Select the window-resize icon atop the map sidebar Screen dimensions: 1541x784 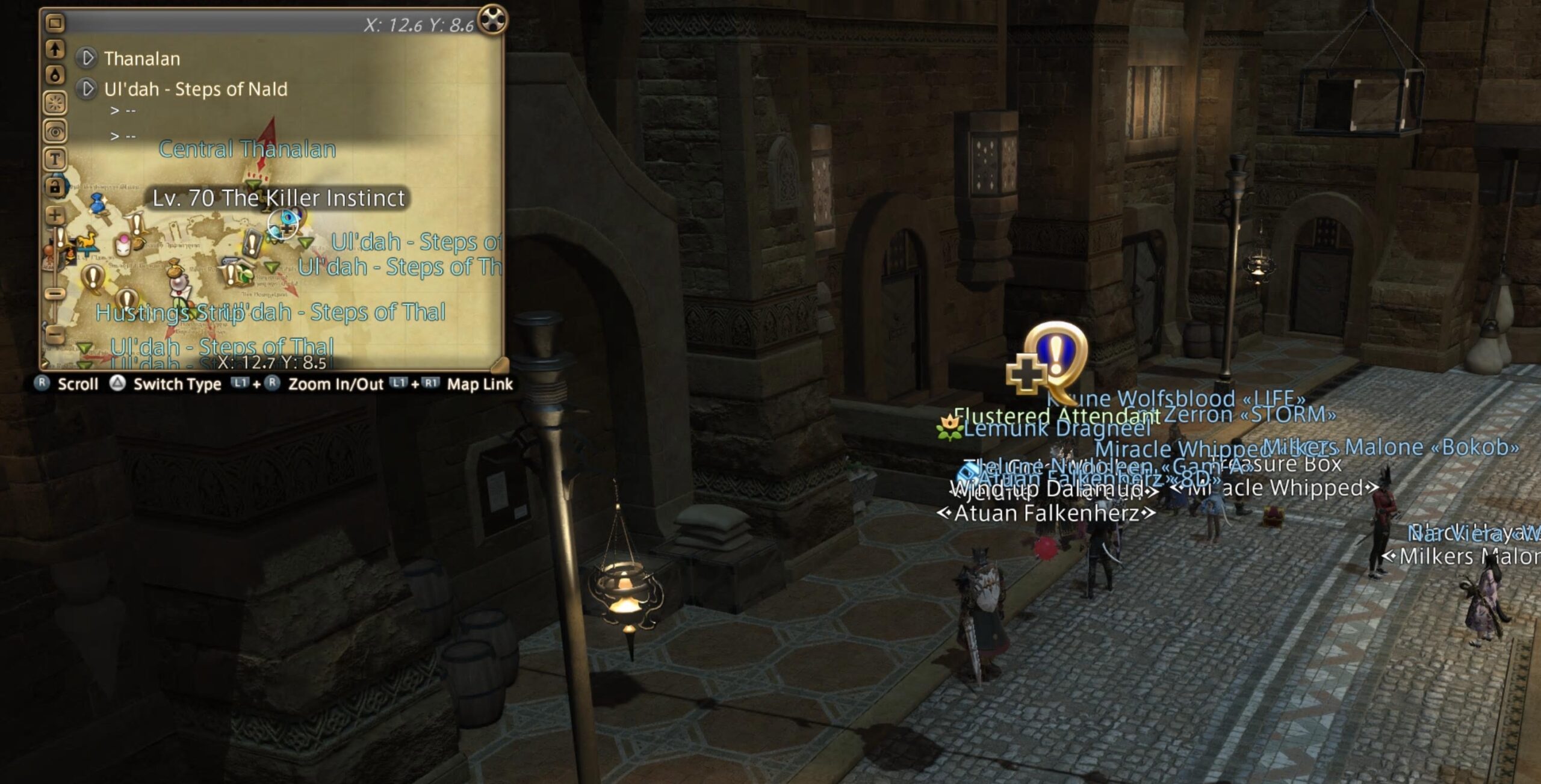(54, 23)
